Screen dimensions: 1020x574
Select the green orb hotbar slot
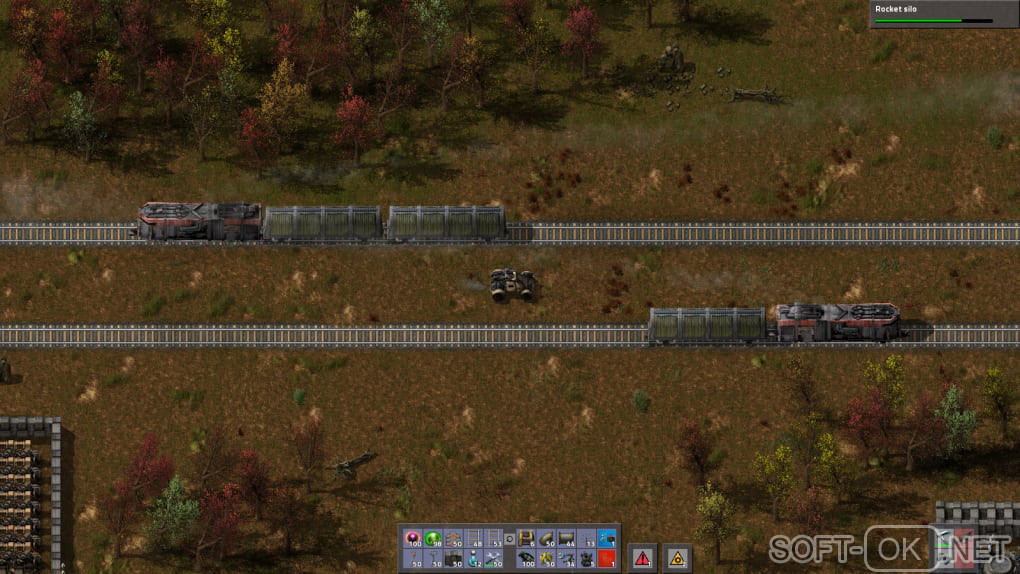[432, 538]
